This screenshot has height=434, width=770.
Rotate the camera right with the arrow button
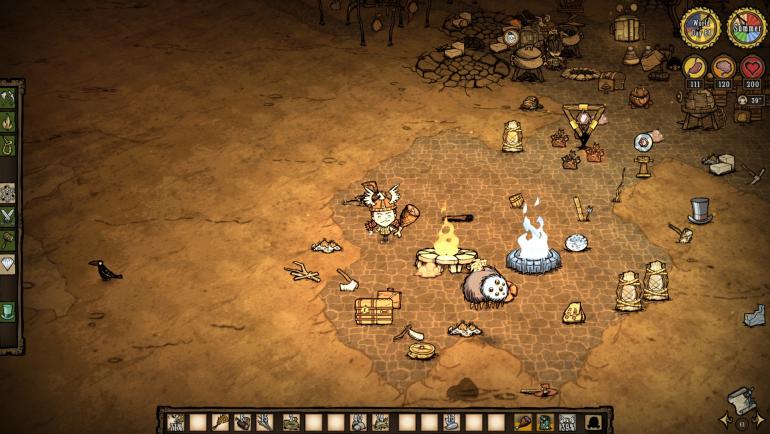(x=760, y=420)
